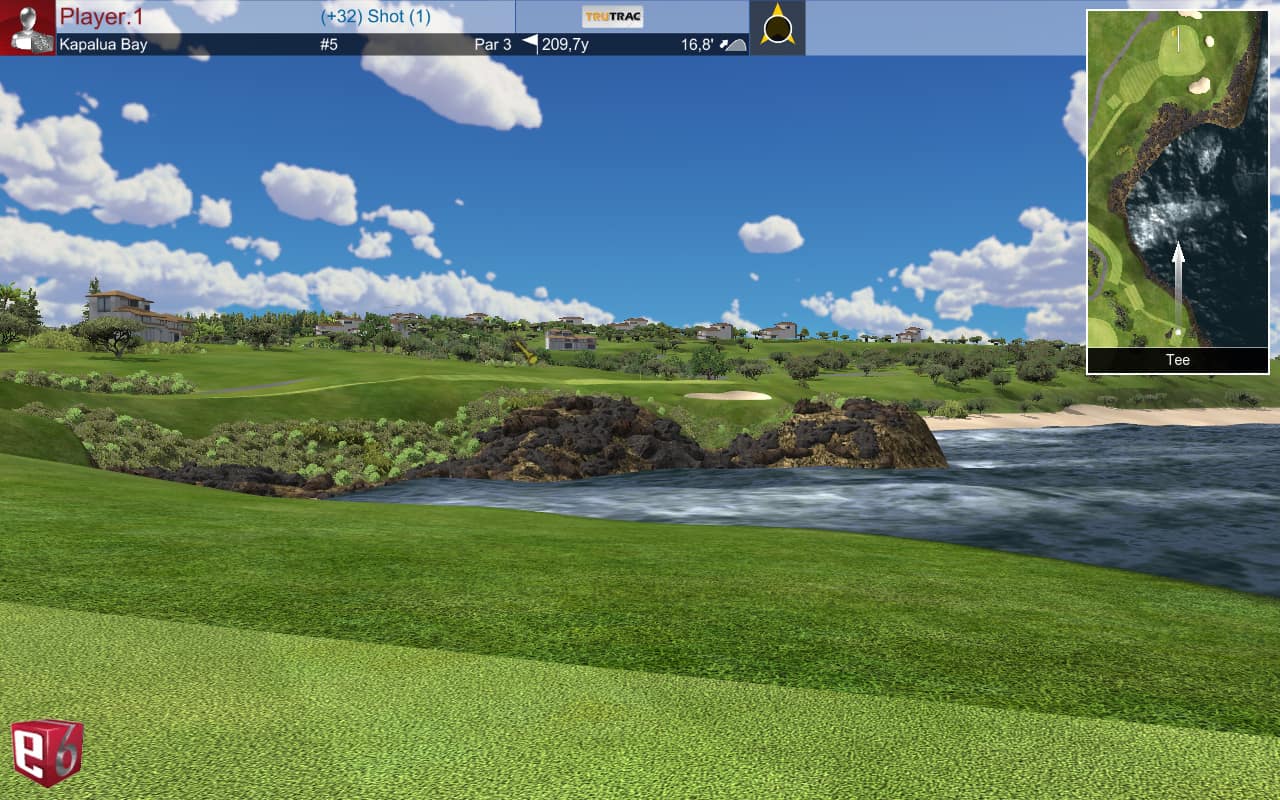
Task: Open the Player.1 name panel
Action: tap(102, 17)
